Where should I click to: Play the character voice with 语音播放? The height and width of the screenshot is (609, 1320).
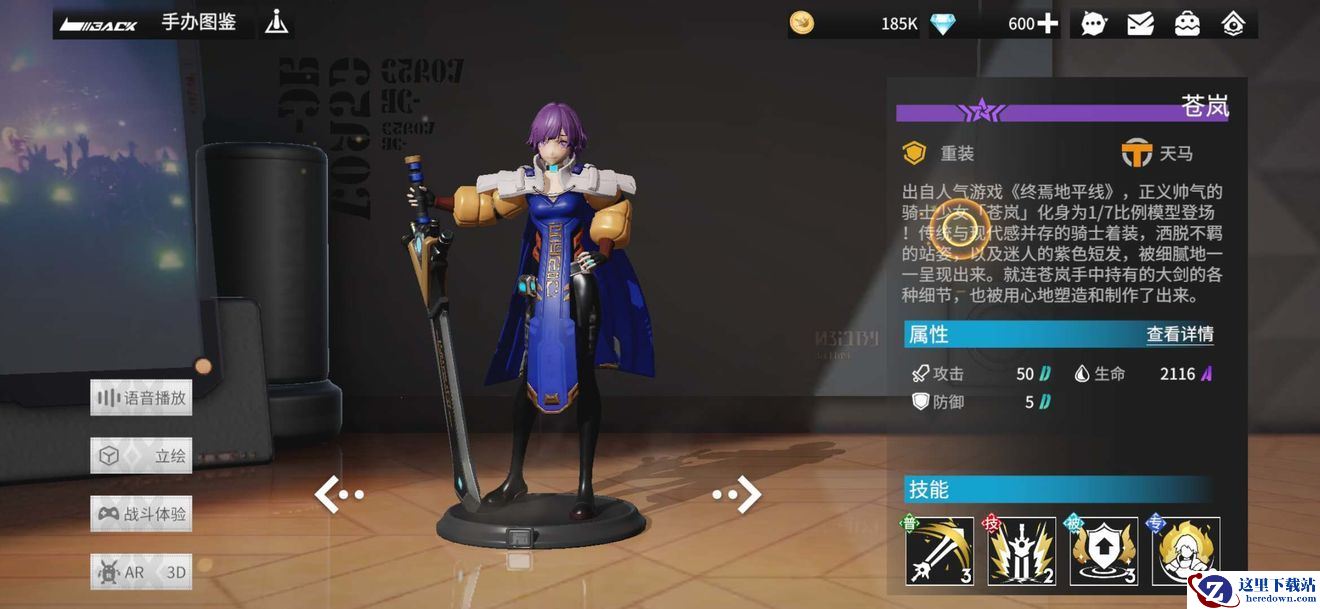tap(141, 398)
